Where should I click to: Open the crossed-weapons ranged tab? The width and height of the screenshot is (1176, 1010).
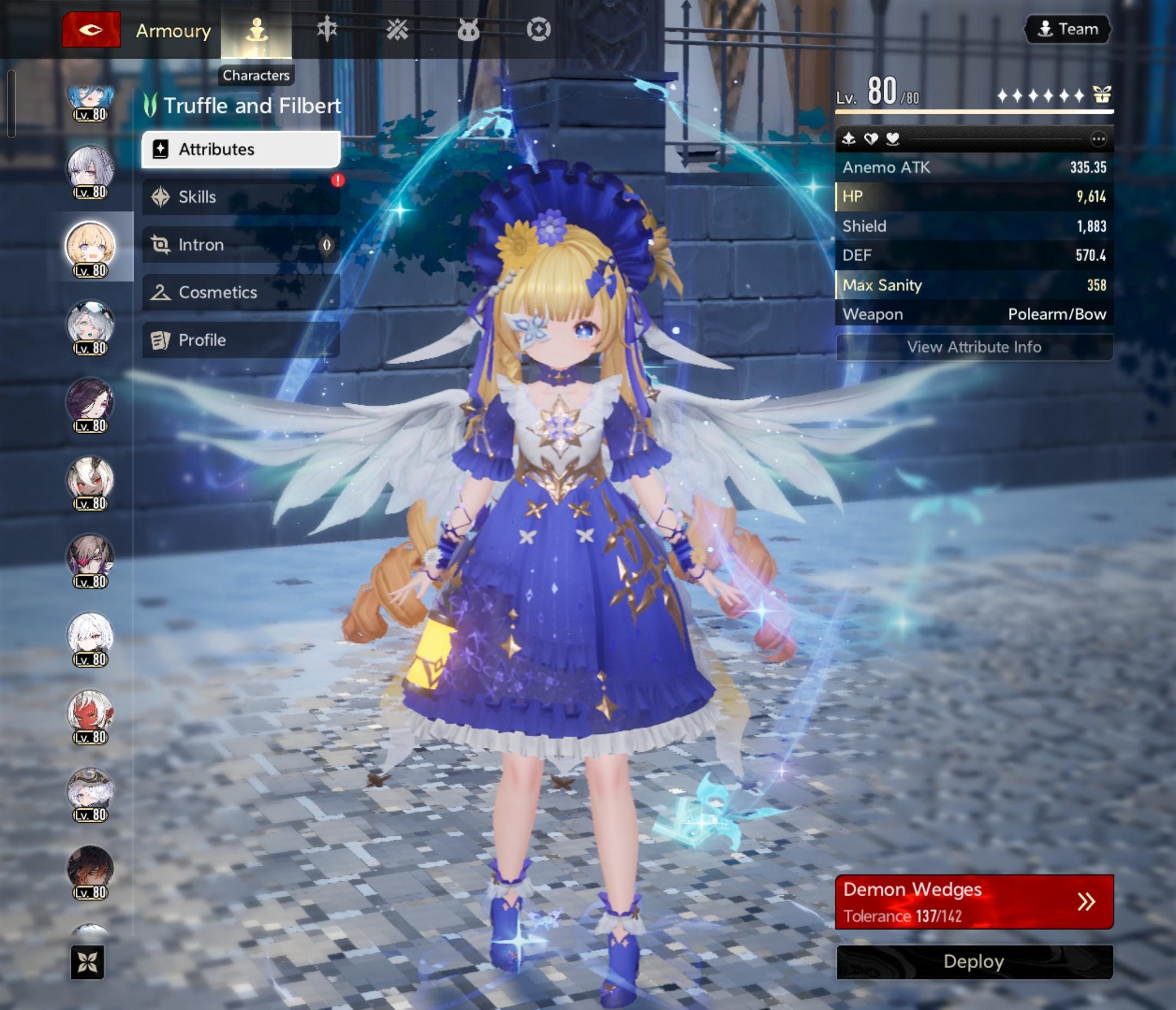(397, 29)
